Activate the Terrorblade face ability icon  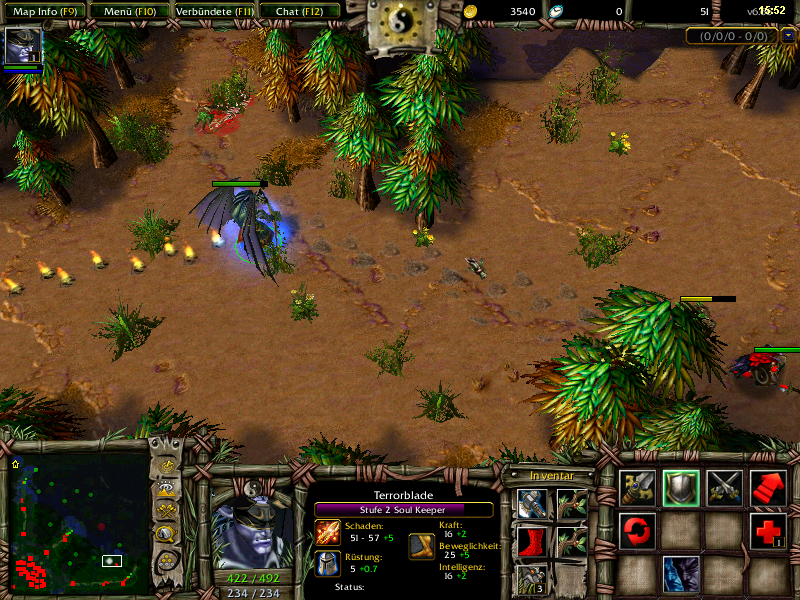coord(681,575)
